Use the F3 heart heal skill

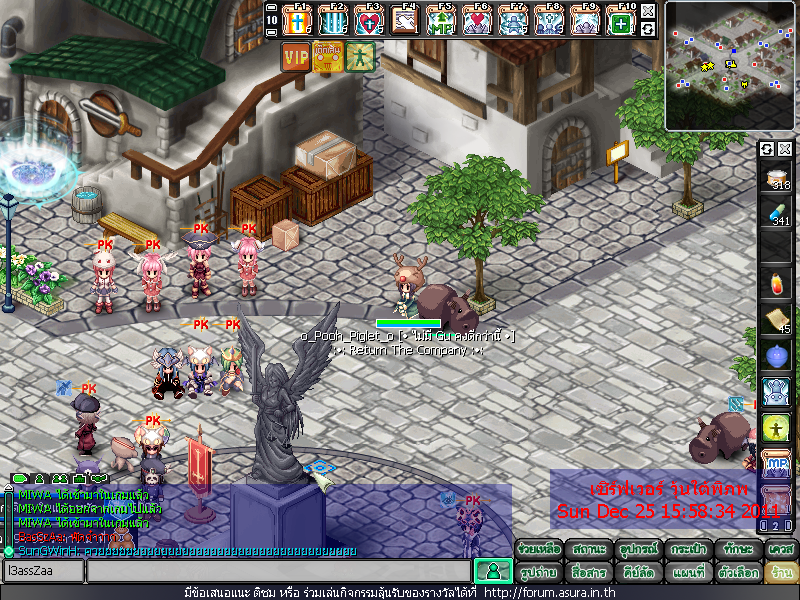point(369,21)
